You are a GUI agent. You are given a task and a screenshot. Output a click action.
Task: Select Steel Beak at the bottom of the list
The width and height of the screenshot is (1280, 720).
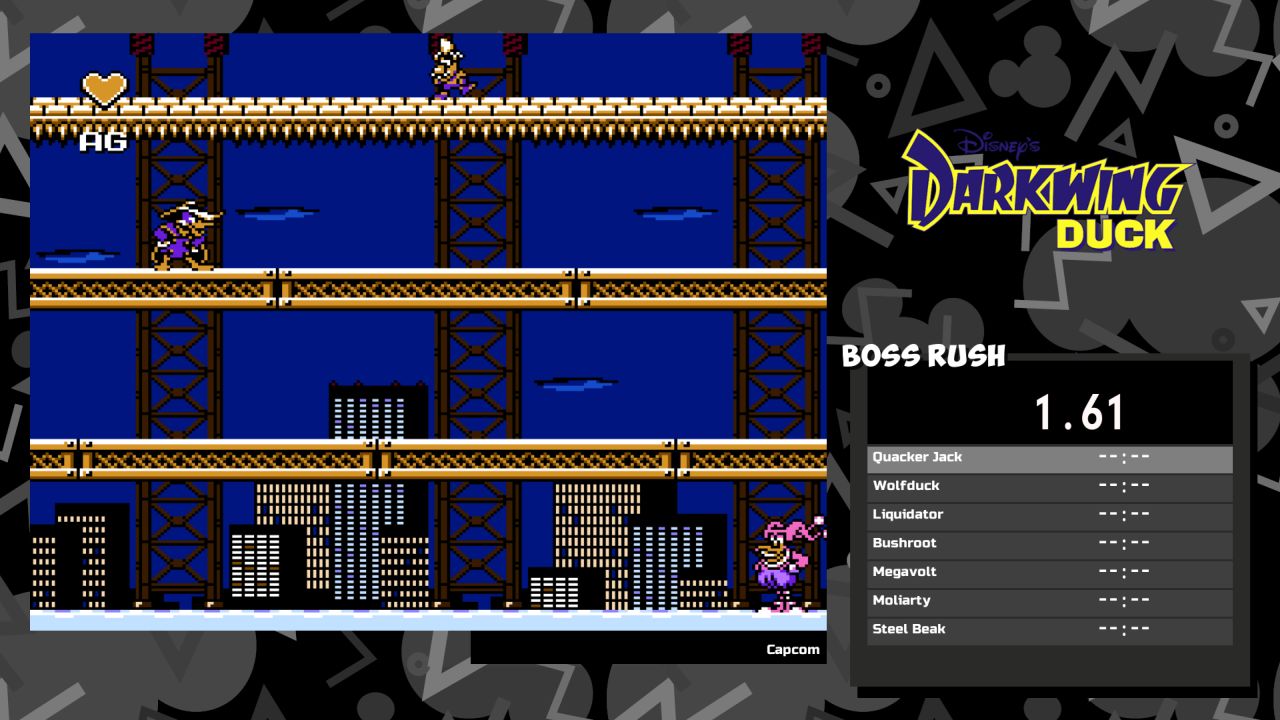911,629
